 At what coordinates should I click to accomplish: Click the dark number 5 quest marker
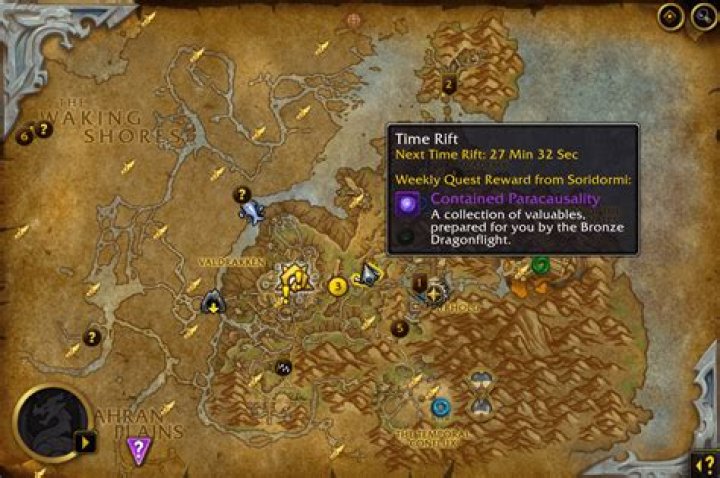click(400, 327)
